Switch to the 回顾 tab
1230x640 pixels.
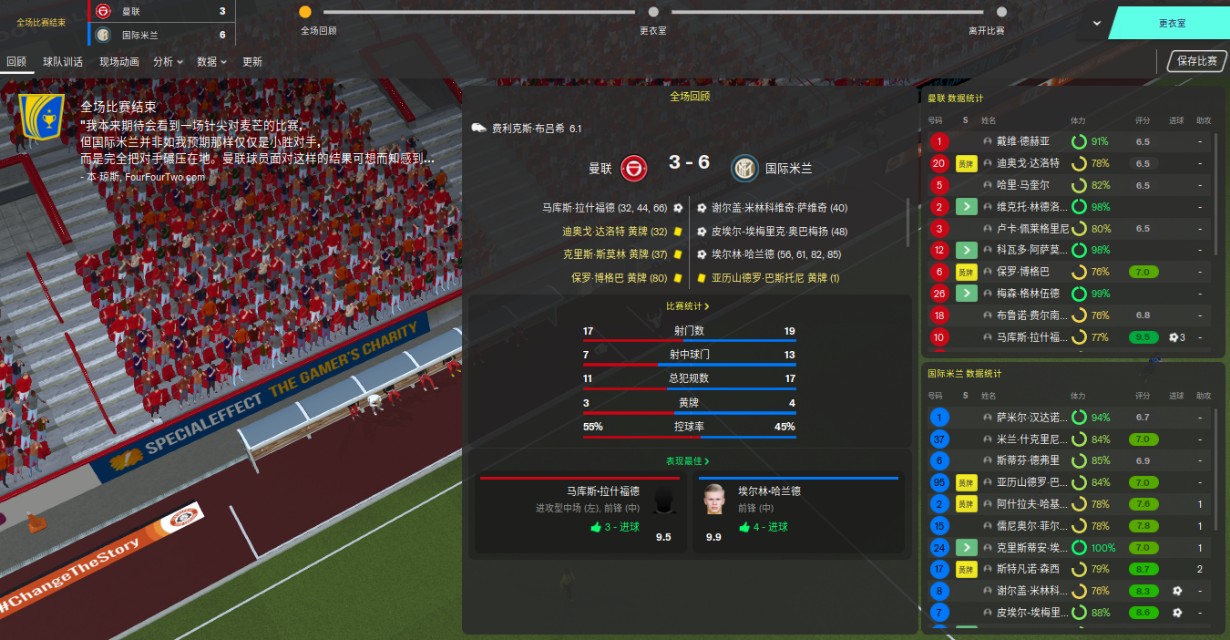(16, 62)
